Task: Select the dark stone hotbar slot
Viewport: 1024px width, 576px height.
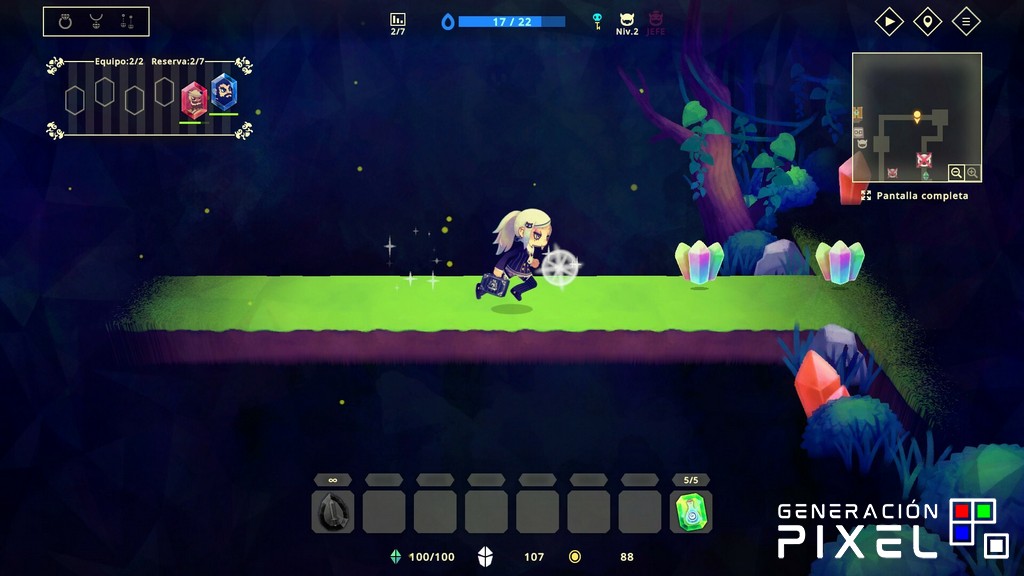Action: [x=332, y=511]
